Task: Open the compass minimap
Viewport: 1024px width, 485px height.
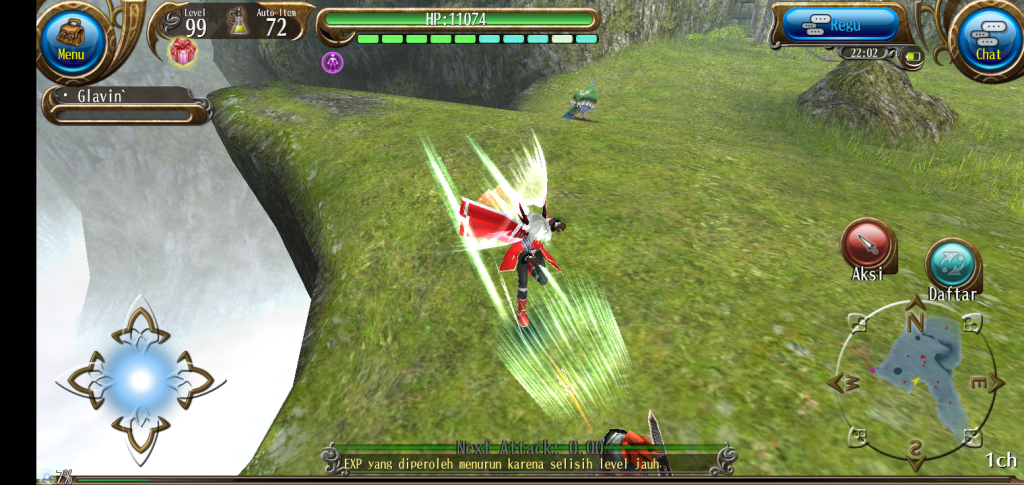Action: point(915,382)
